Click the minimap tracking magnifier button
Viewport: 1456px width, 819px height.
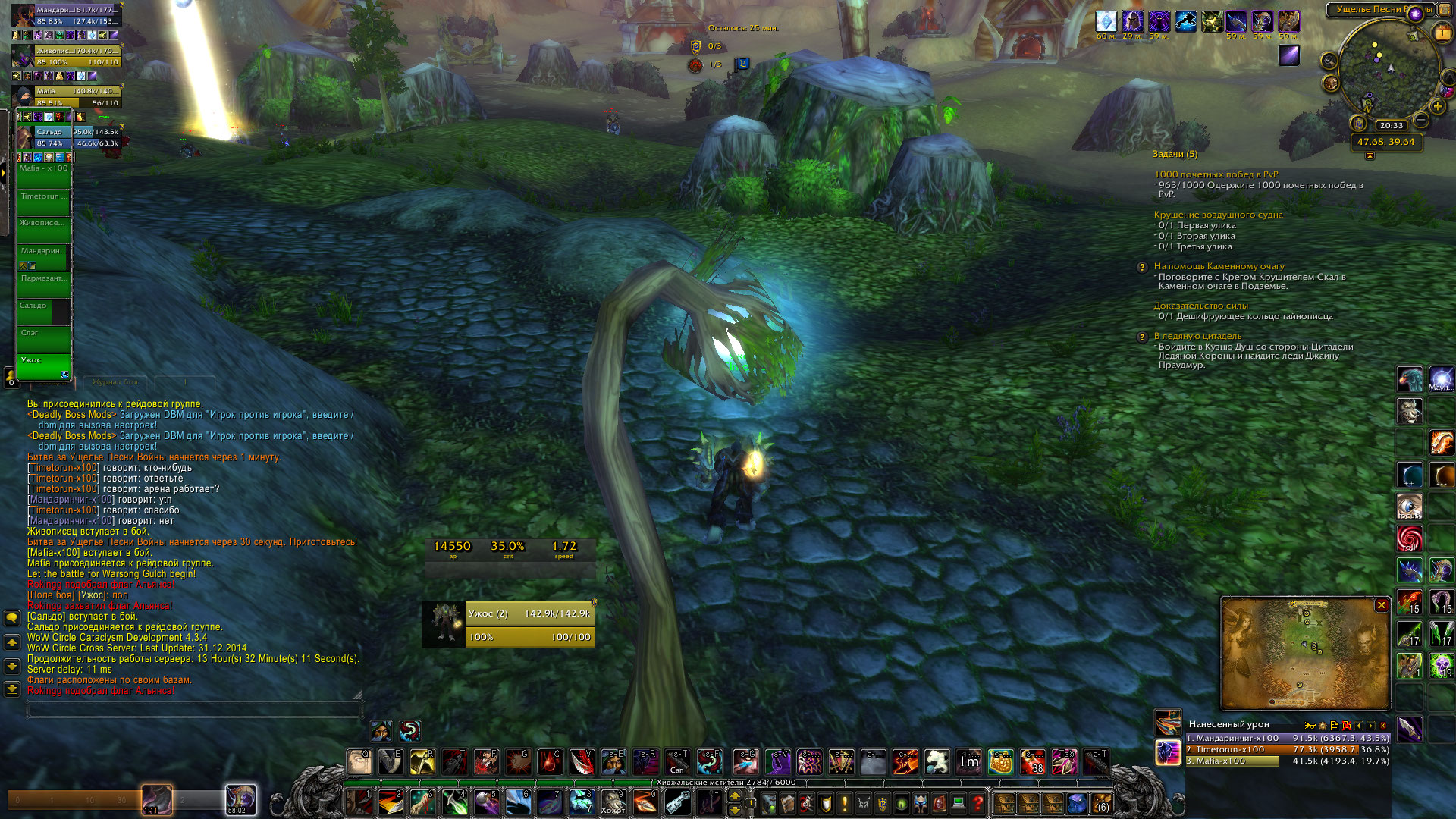tap(1329, 61)
